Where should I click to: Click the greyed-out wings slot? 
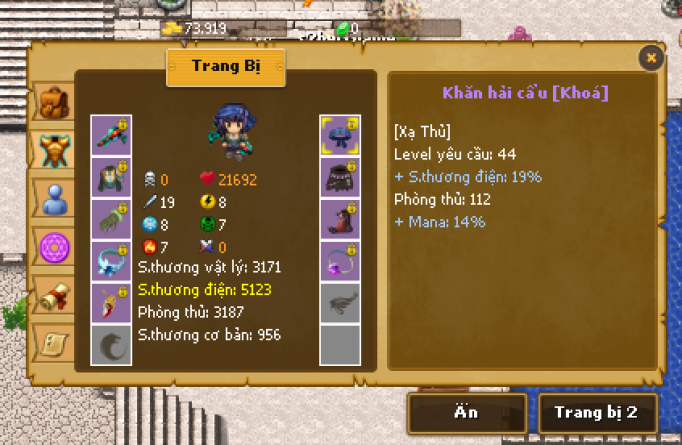340,303
